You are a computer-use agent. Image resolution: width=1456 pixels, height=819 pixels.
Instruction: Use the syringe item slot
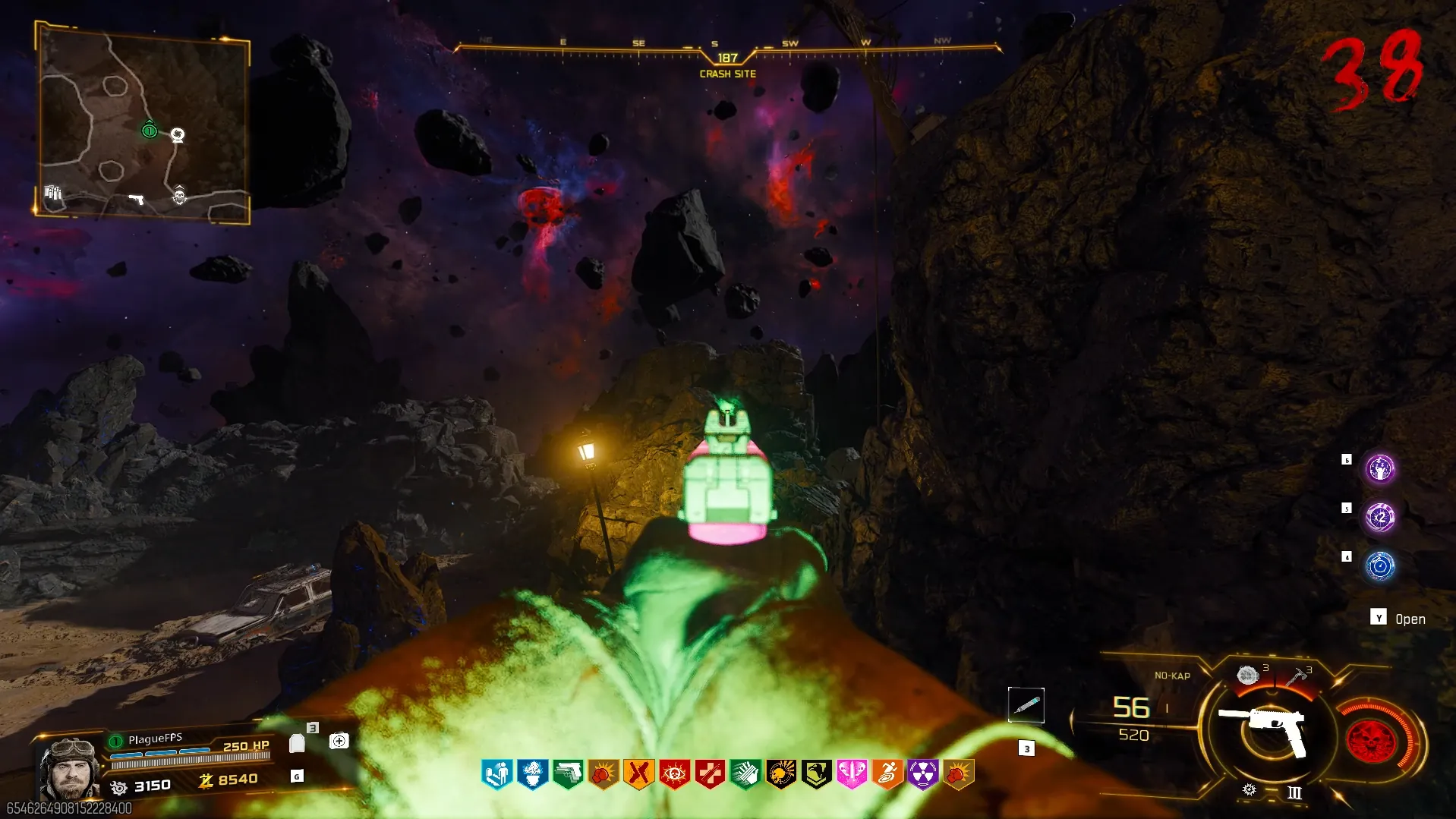(x=1026, y=706)
